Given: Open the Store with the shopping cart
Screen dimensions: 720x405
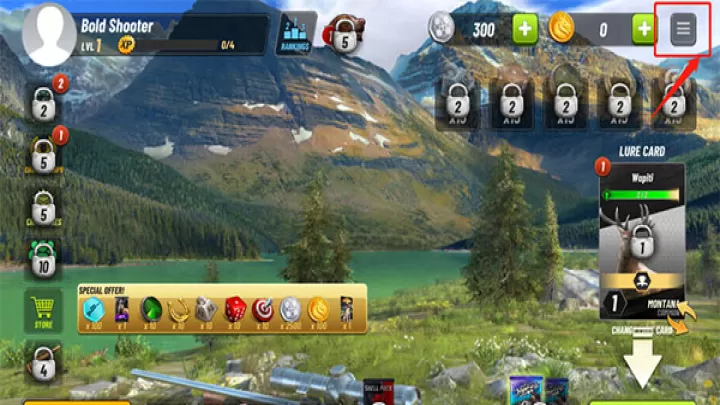Looking at the screenshot, I should (x=43, y=311).
